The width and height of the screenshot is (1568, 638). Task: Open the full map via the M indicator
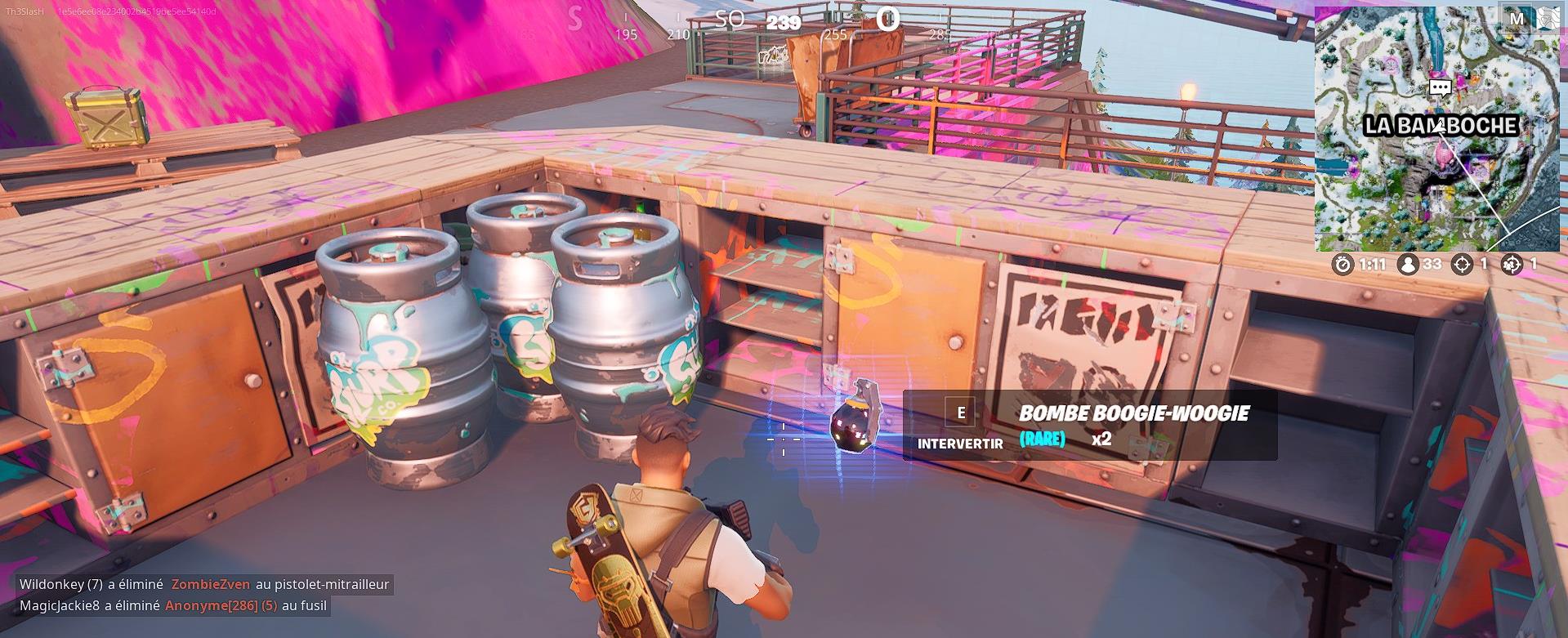point(1516,19)
